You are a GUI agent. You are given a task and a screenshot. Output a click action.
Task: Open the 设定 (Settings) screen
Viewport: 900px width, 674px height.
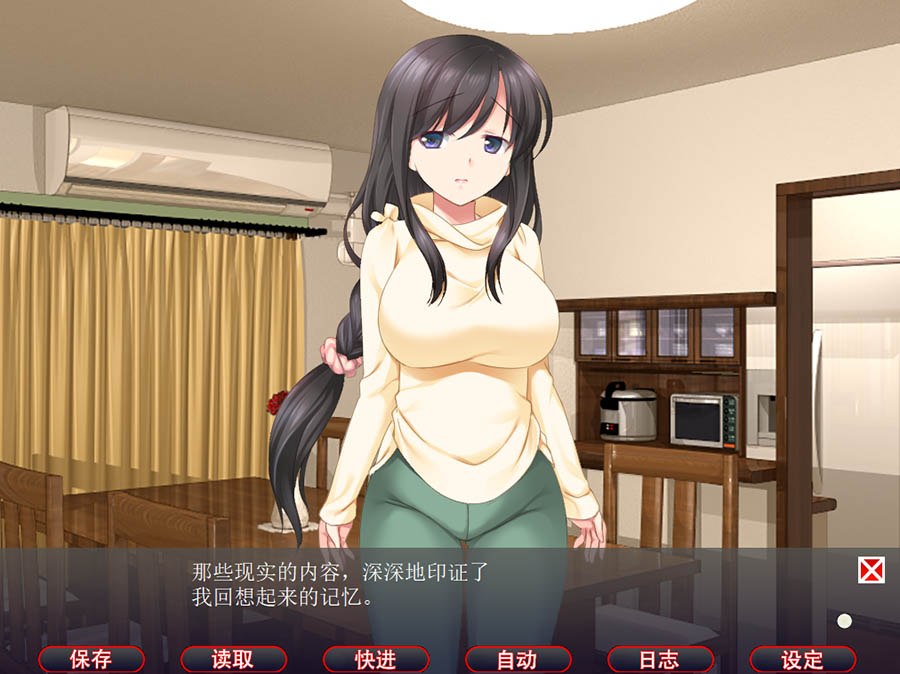pyautogui.click(x=802, y=659)
